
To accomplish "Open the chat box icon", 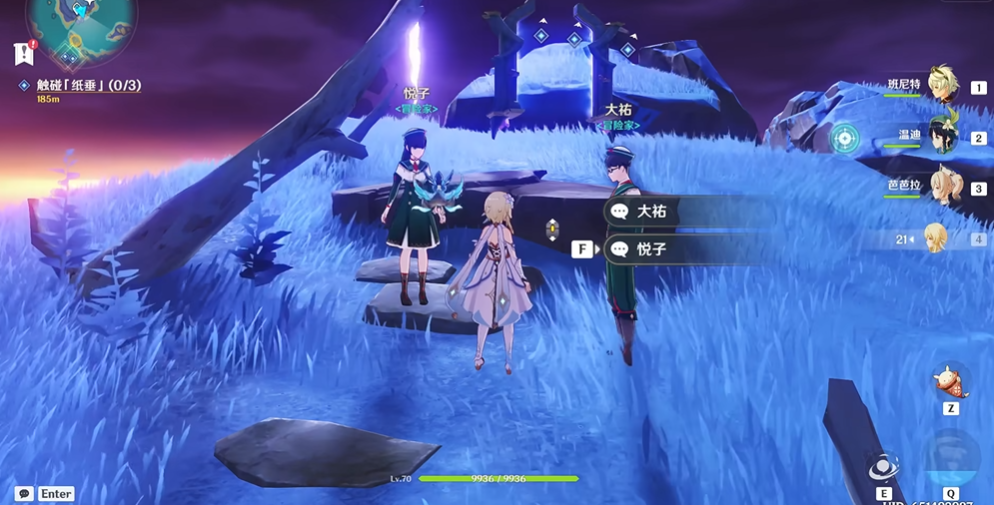I will [24, 494].
